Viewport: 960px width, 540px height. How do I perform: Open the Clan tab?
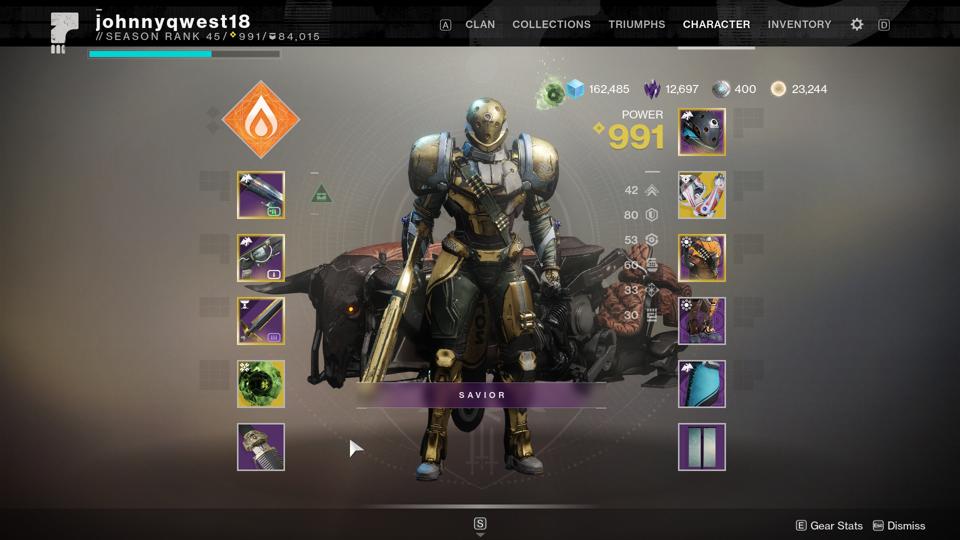pos(480,24)
